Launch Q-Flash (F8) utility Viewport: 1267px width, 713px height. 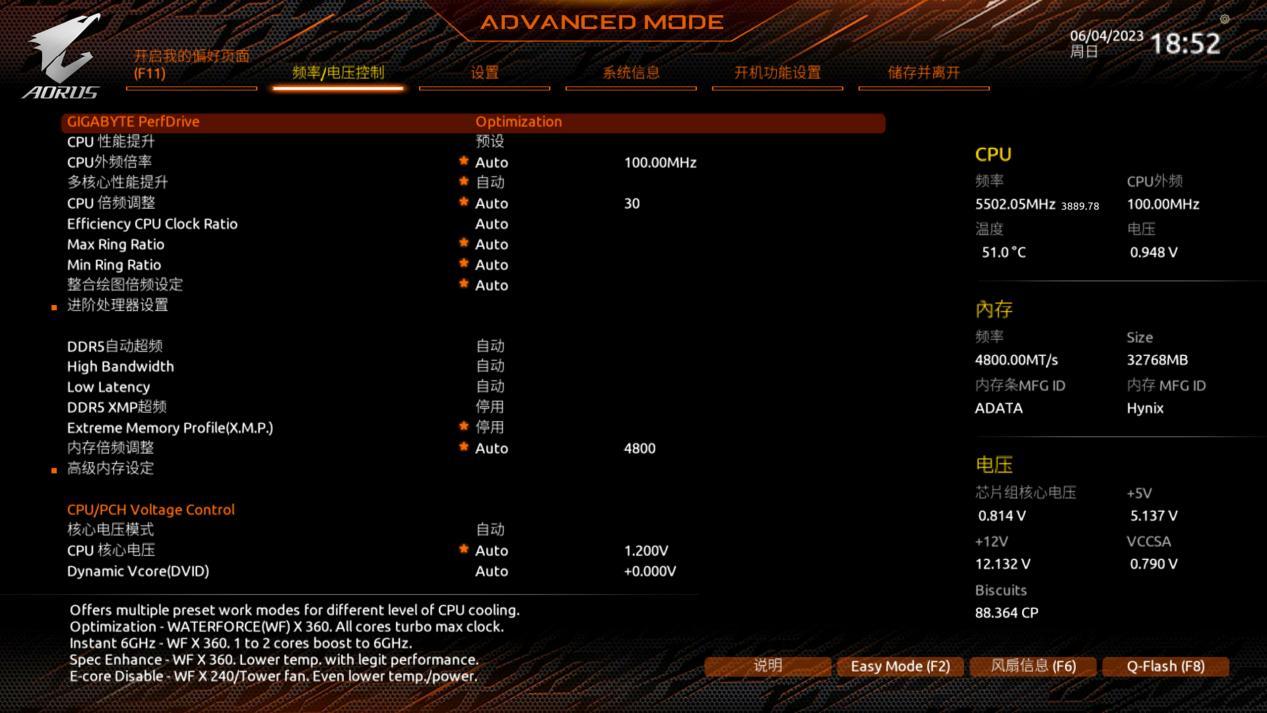[1165, 666]
